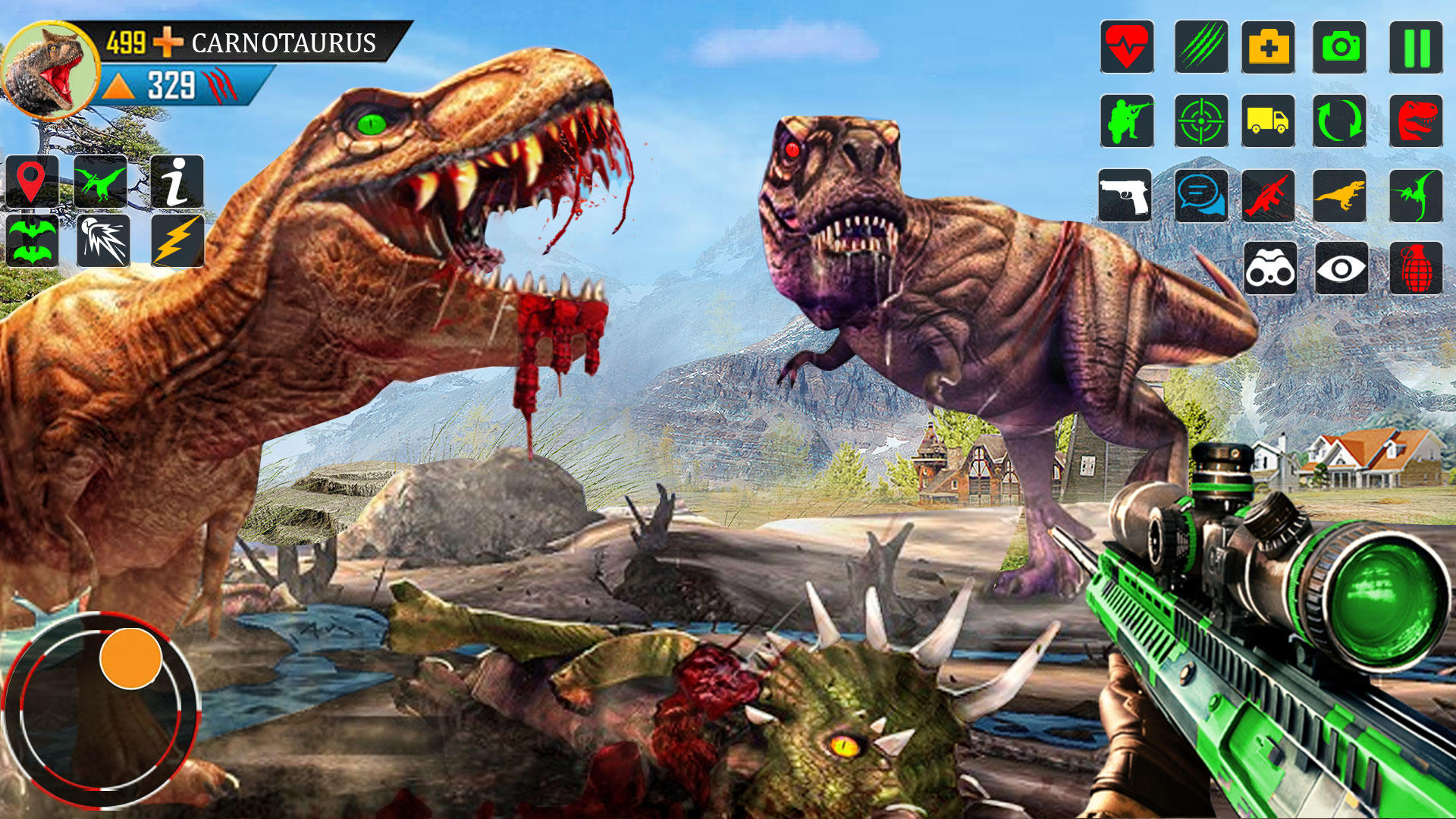Tap the red heart health icon

click(x=1128, y=47)
